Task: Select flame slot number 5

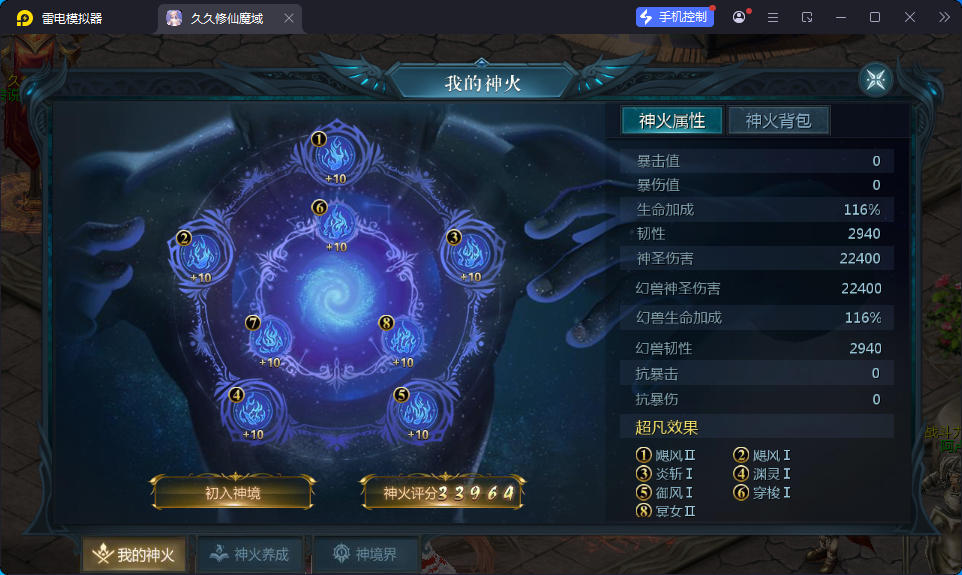Action: [x=418, y=409]
